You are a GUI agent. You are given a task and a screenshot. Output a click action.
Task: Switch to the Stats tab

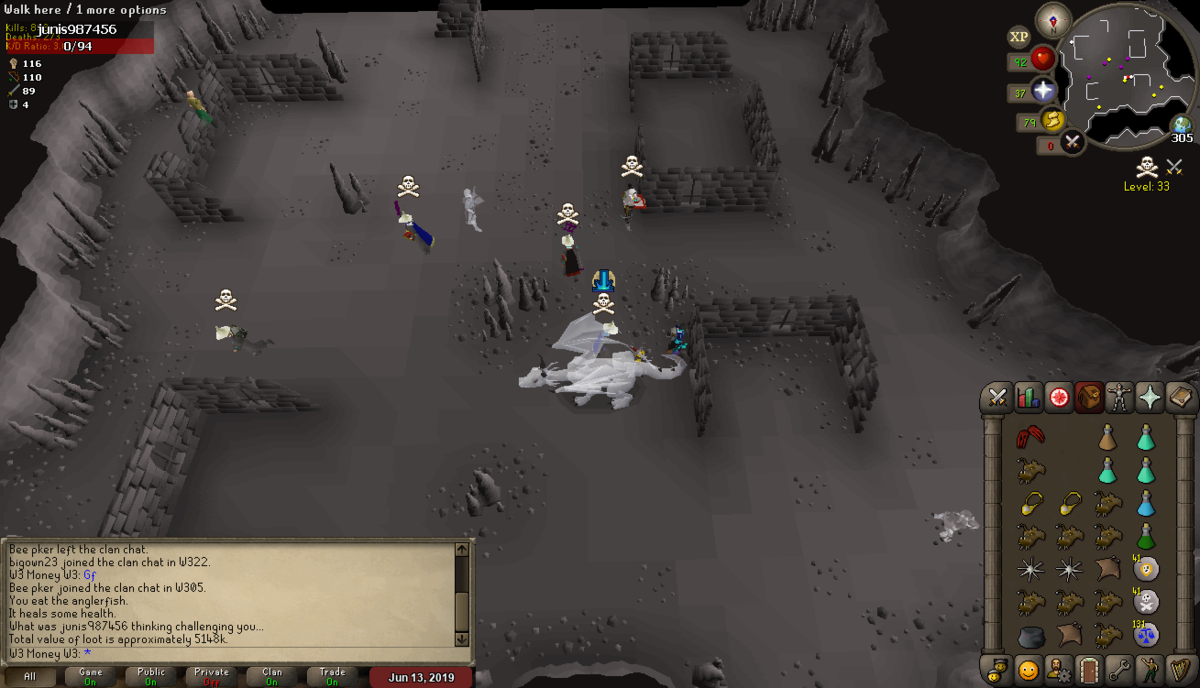point(1028,398)
